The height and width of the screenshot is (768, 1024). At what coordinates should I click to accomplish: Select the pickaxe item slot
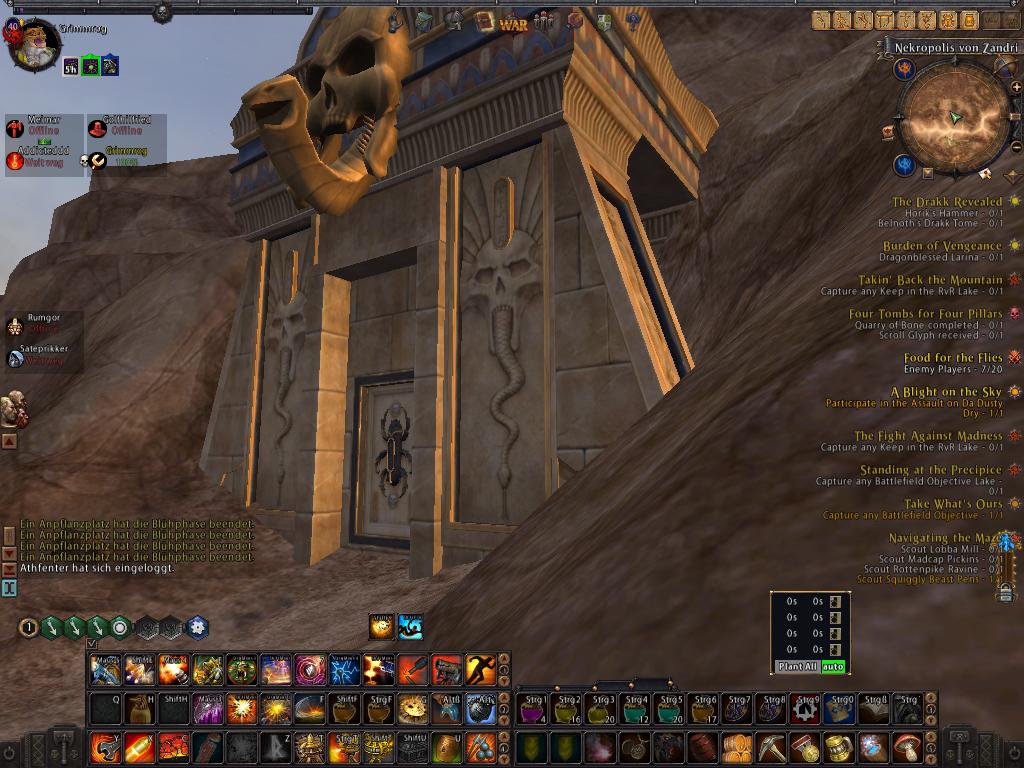(771, 748)
